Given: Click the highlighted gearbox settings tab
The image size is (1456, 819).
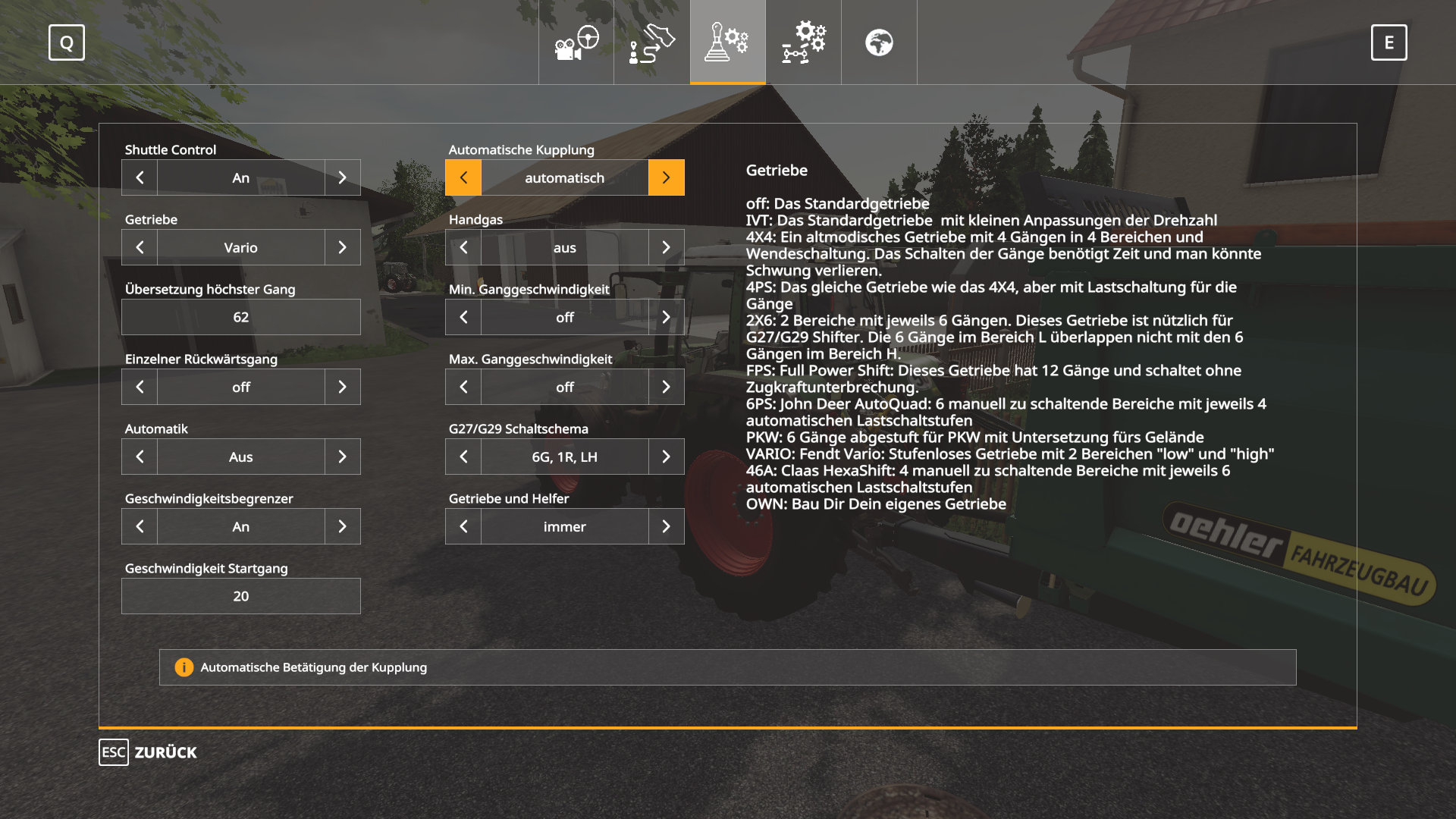Looking at the screenshot, I should click(x=727, y=42).
